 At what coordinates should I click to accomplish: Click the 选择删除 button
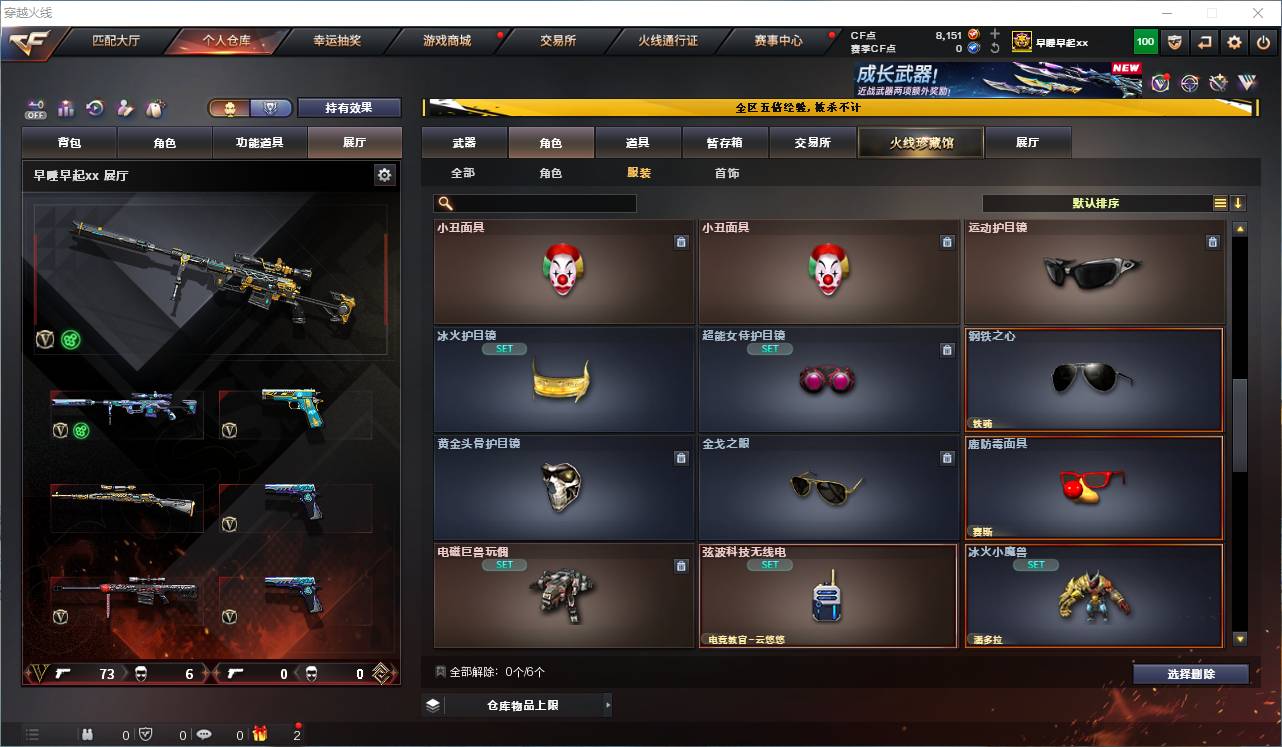pyautogui.click(x=1190, y=674)
